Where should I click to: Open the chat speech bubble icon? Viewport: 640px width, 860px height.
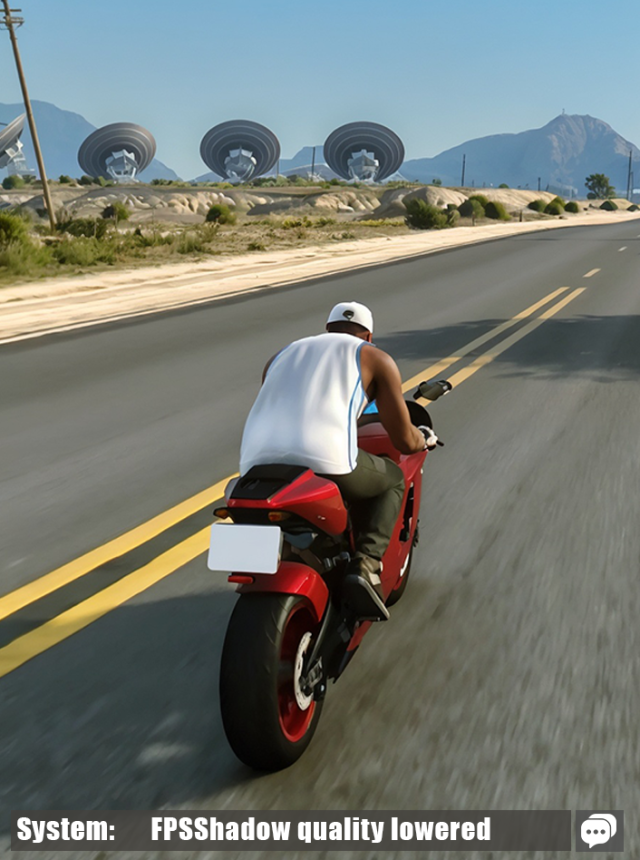pyautogui.click(x=599, y=830)
